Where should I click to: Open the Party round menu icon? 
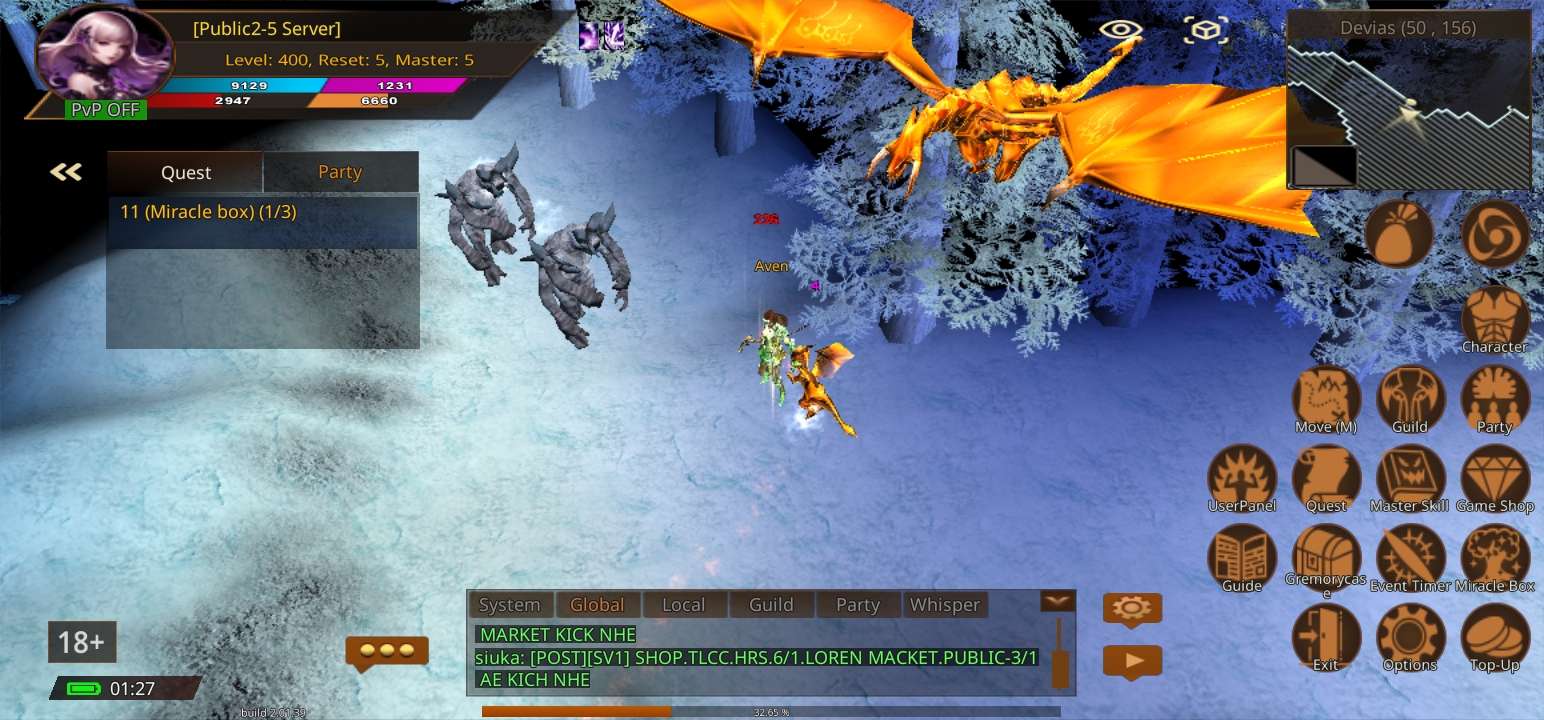1495,398
